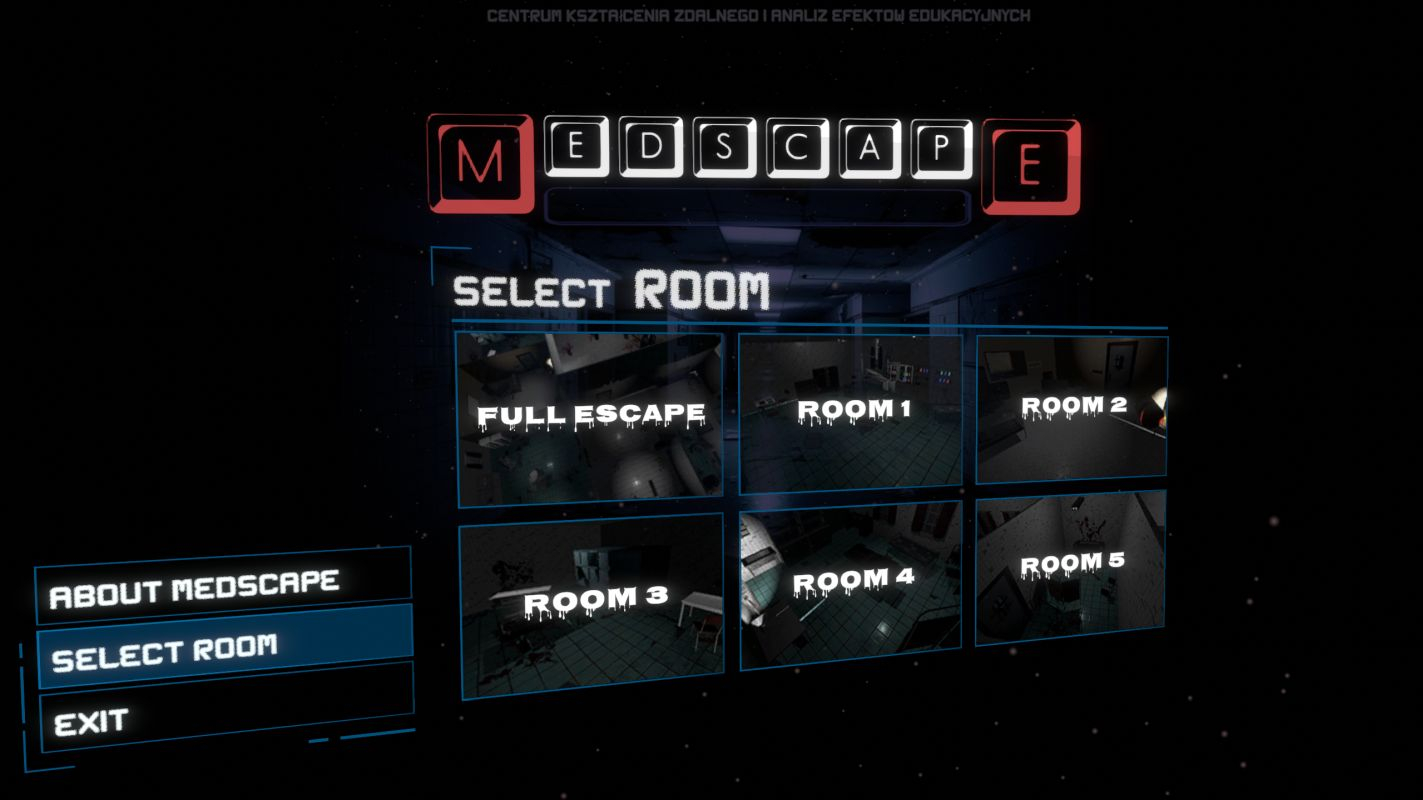Start the Full Escape room tile
The image size is (1423, 800).
coord(590,415)
